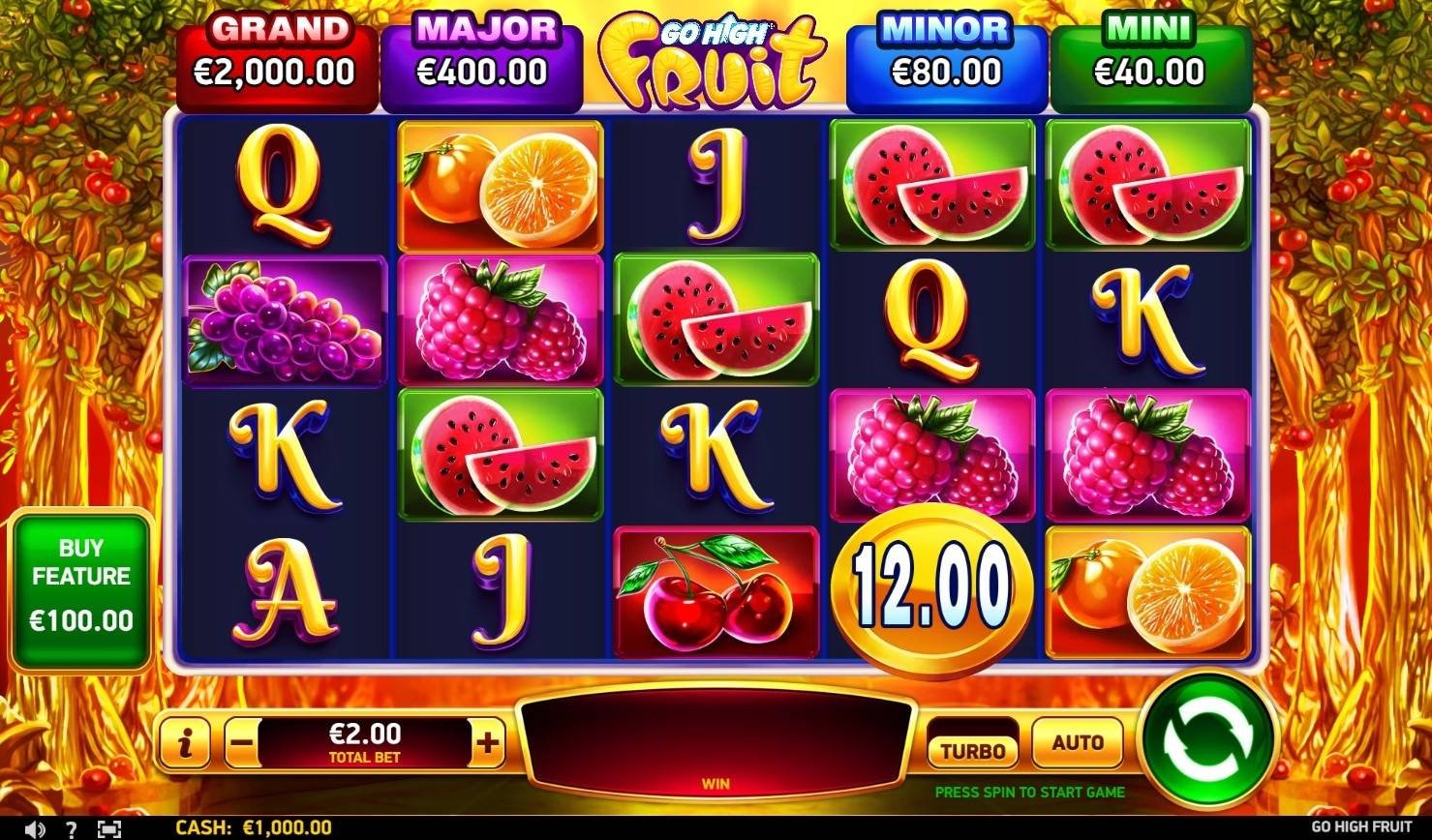1432x840 pixels.
Task: Enter fullscreen with the screen-expand icon
Action: 109,827
